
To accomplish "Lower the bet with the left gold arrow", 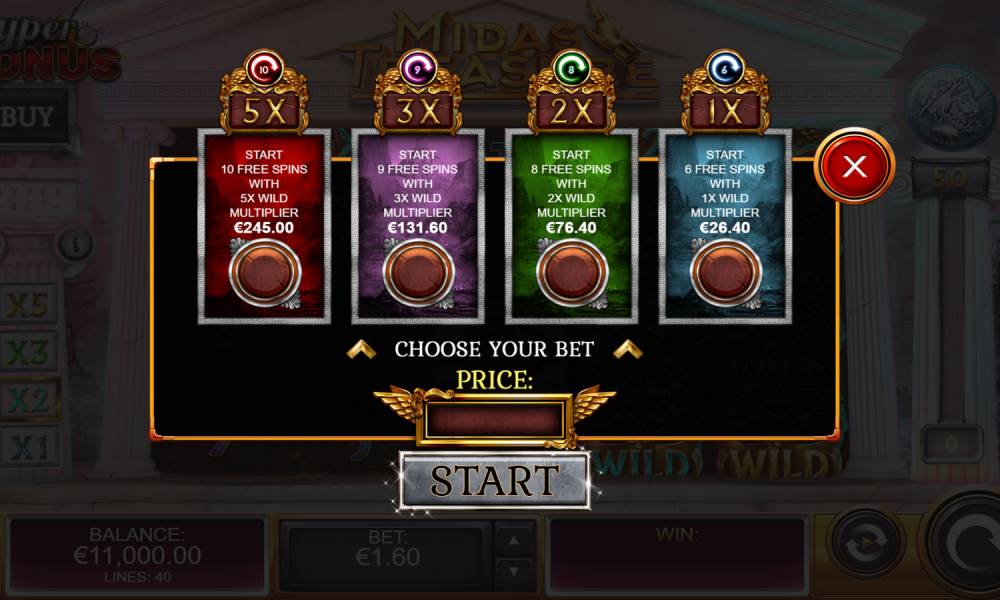I will [361, 349].
